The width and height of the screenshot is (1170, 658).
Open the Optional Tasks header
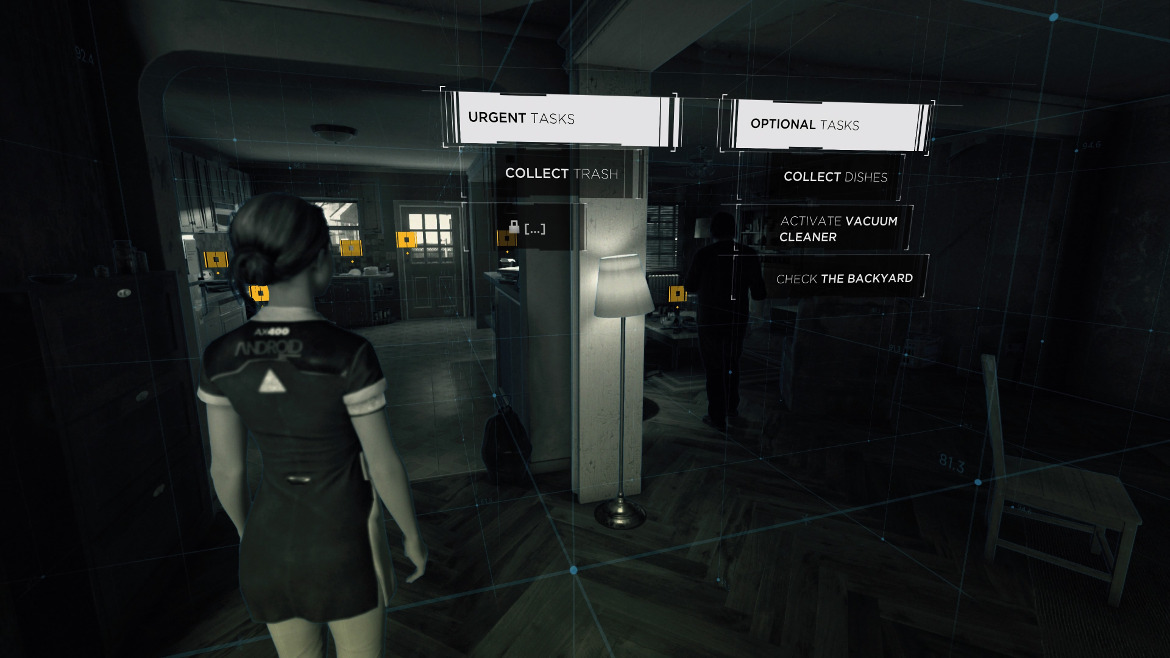tap(825, 124)
